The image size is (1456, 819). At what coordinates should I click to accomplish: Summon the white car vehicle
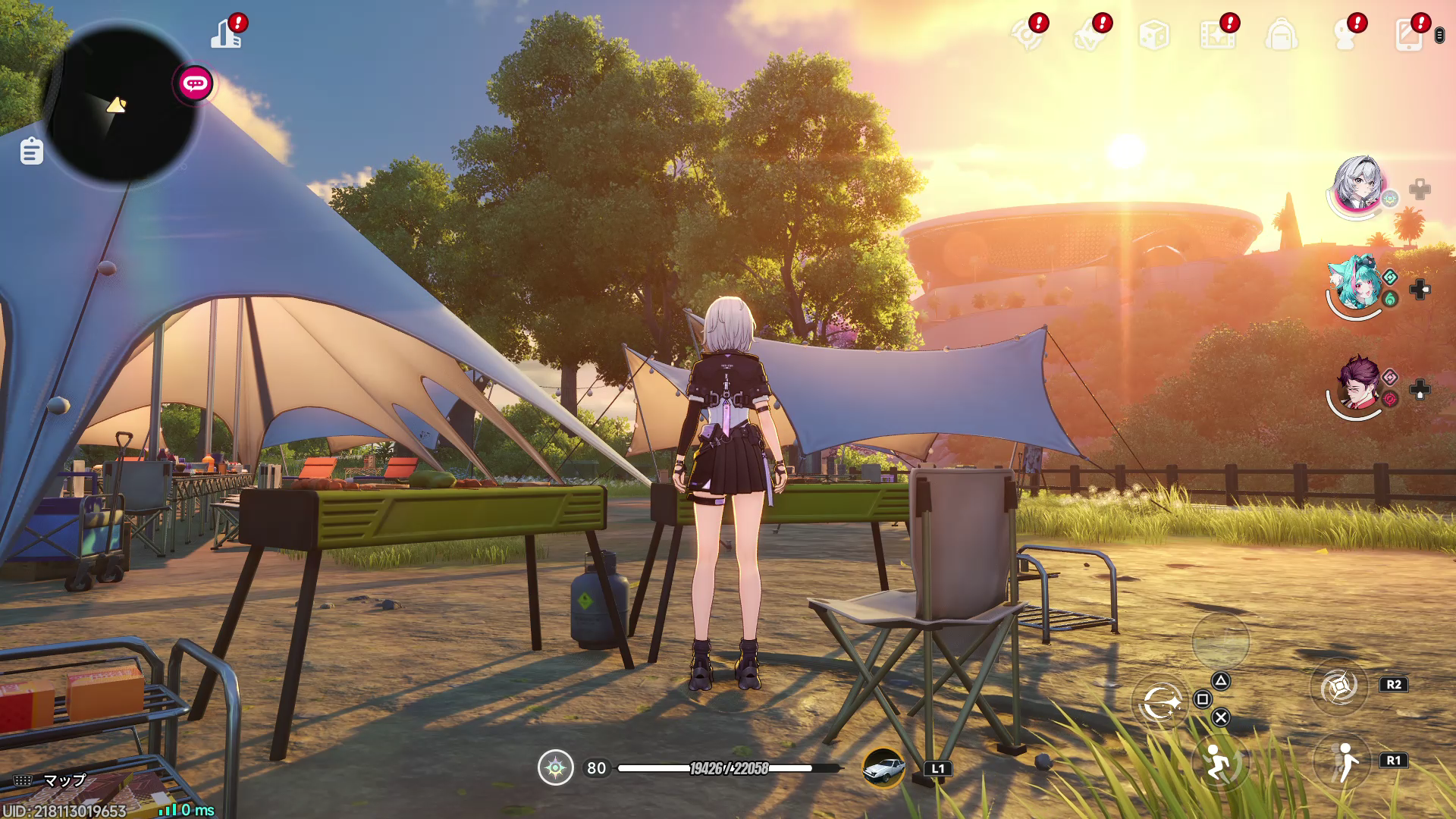coord(883,768)
